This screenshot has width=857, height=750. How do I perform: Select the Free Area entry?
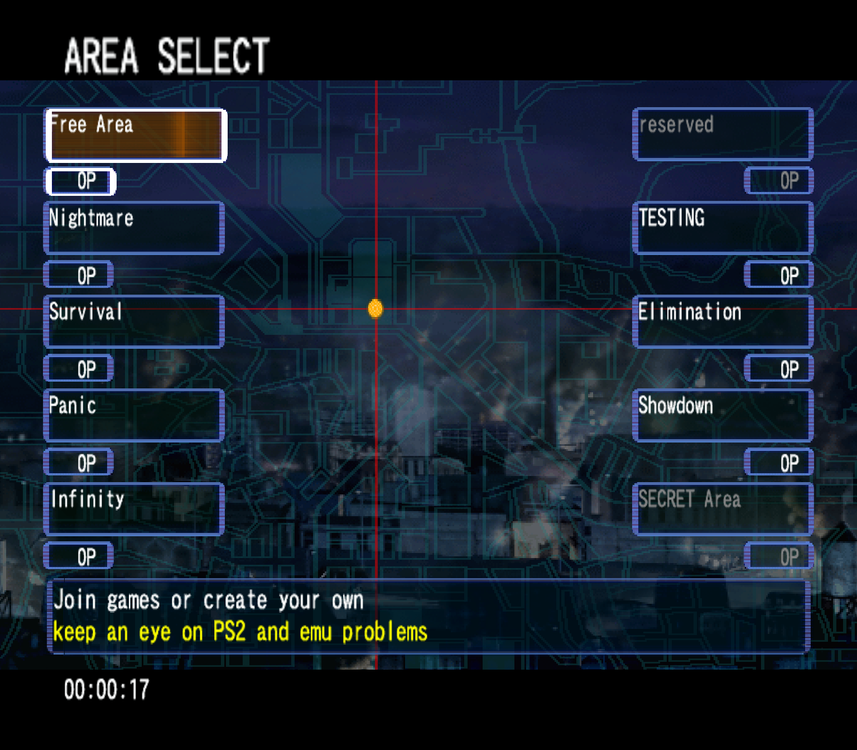(136, 135)
